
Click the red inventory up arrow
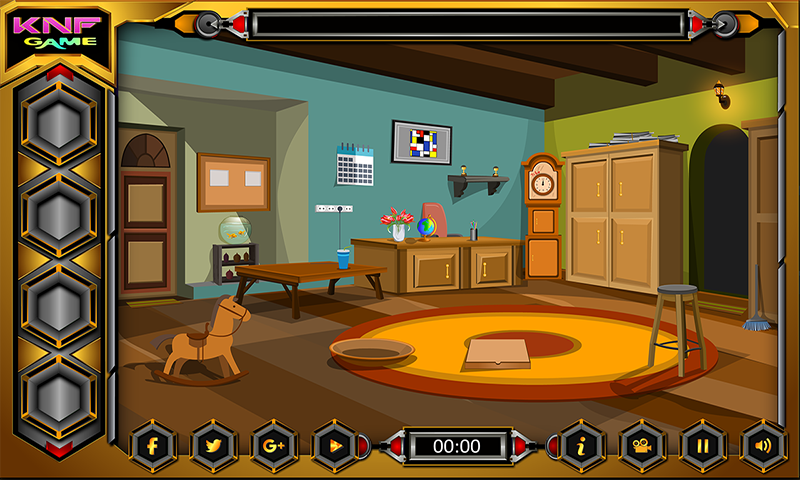60,72
